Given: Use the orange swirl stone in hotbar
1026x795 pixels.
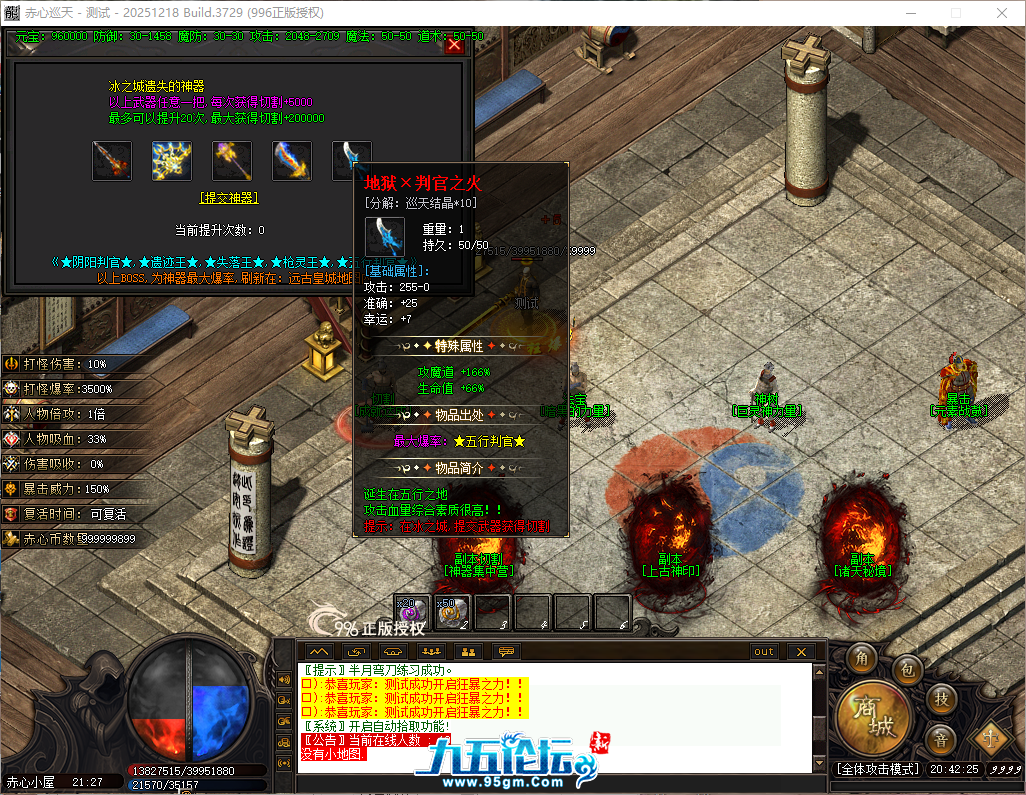Looking at the screenshot, I should (452, 613).
